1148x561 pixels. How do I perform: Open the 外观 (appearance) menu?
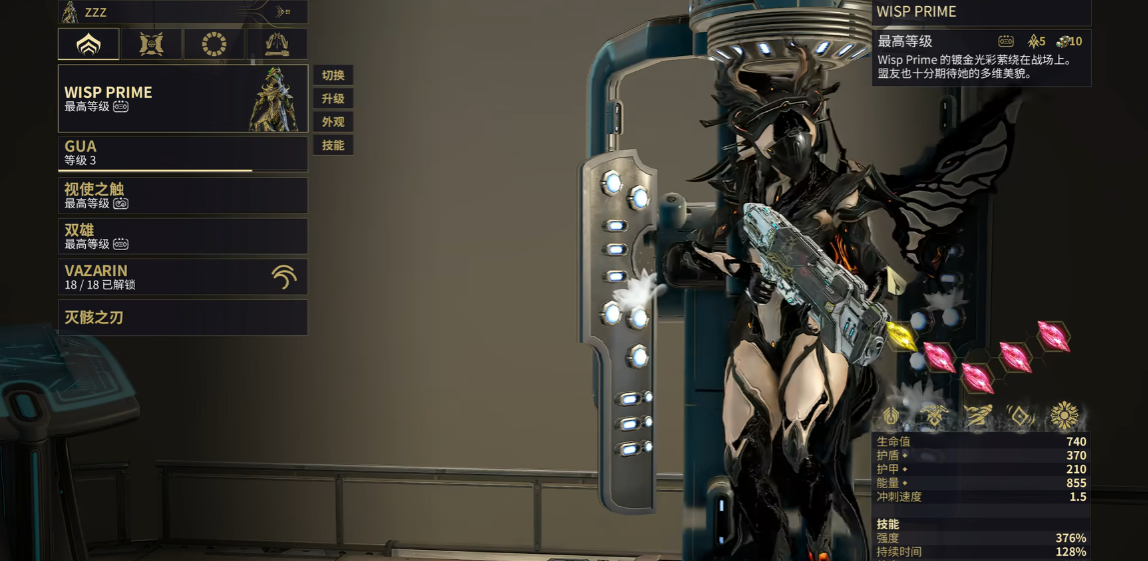click(333, 122)
